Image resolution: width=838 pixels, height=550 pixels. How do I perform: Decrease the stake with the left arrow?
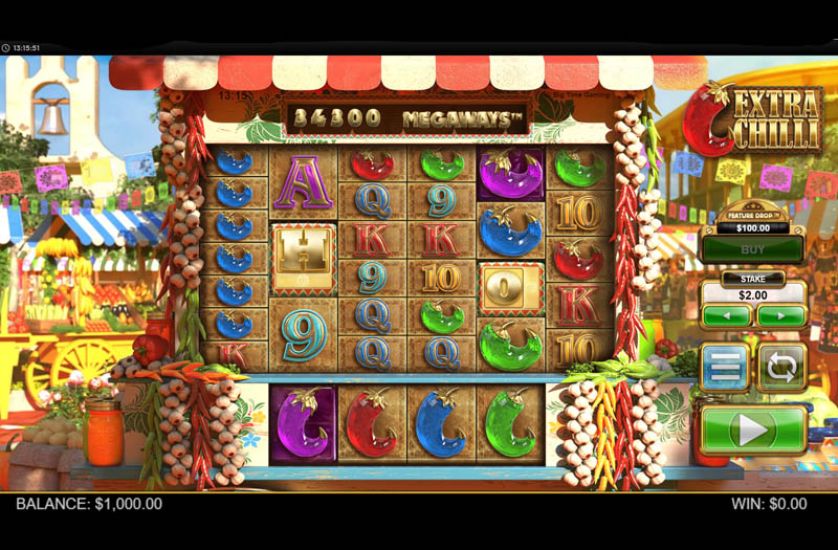coord(726,317)
